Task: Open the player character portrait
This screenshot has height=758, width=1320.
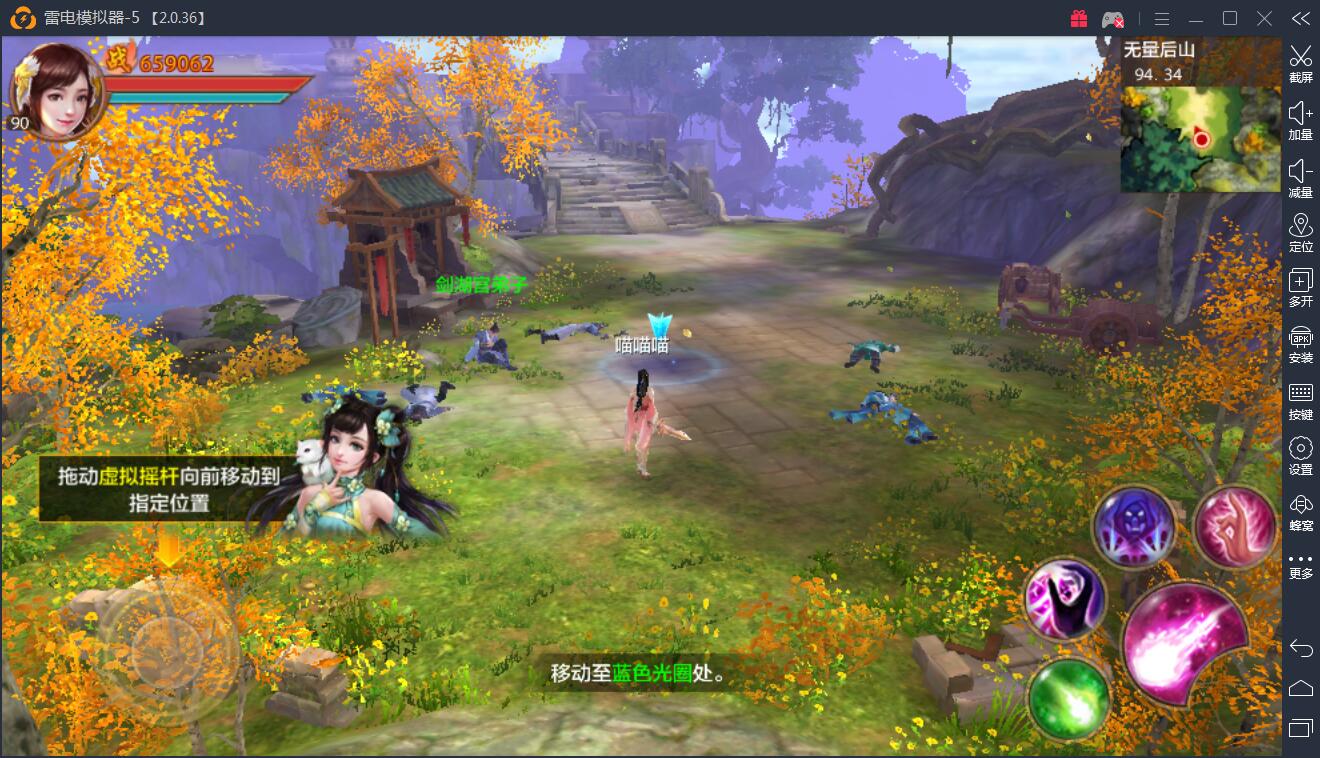Action: 54,90
